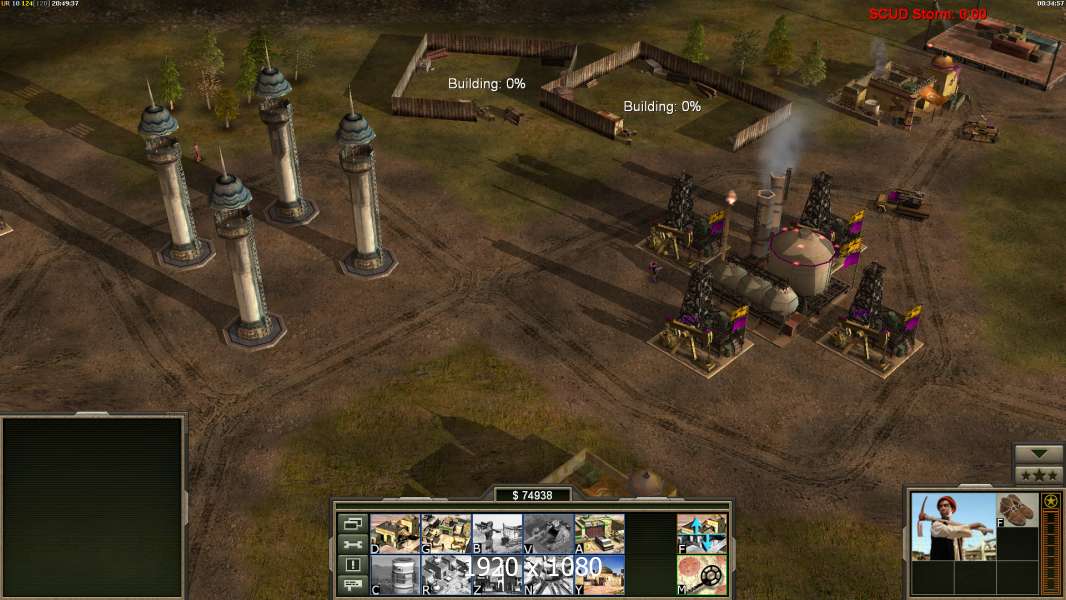The height and width of the screenshot is (600, 1066).
Task: Build the structure with hotkey A
Action: pos(599,533)
